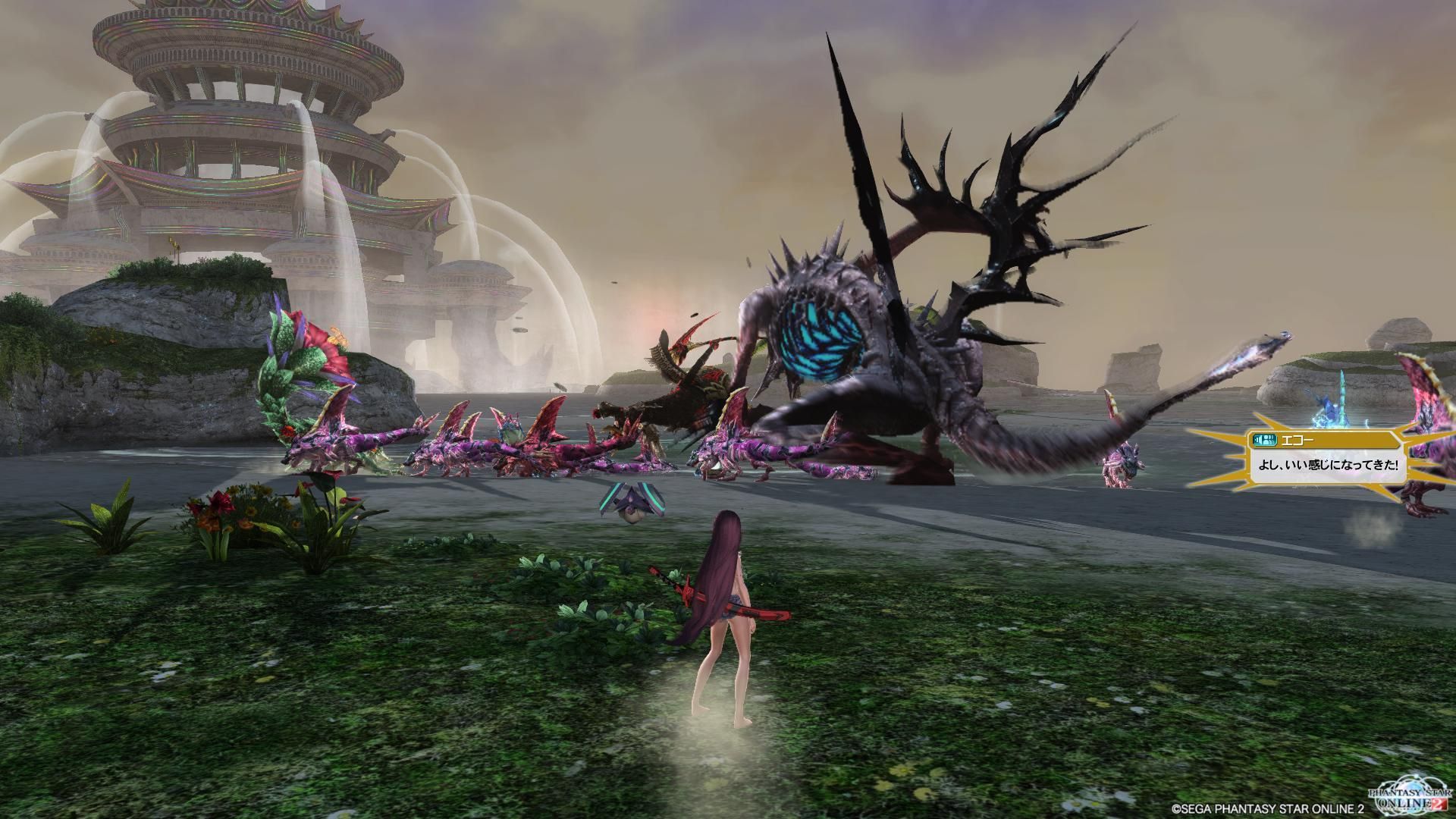Click the teal voice chat icon beside エコー
The image size is (1456, 819).
coord(1257,439)
